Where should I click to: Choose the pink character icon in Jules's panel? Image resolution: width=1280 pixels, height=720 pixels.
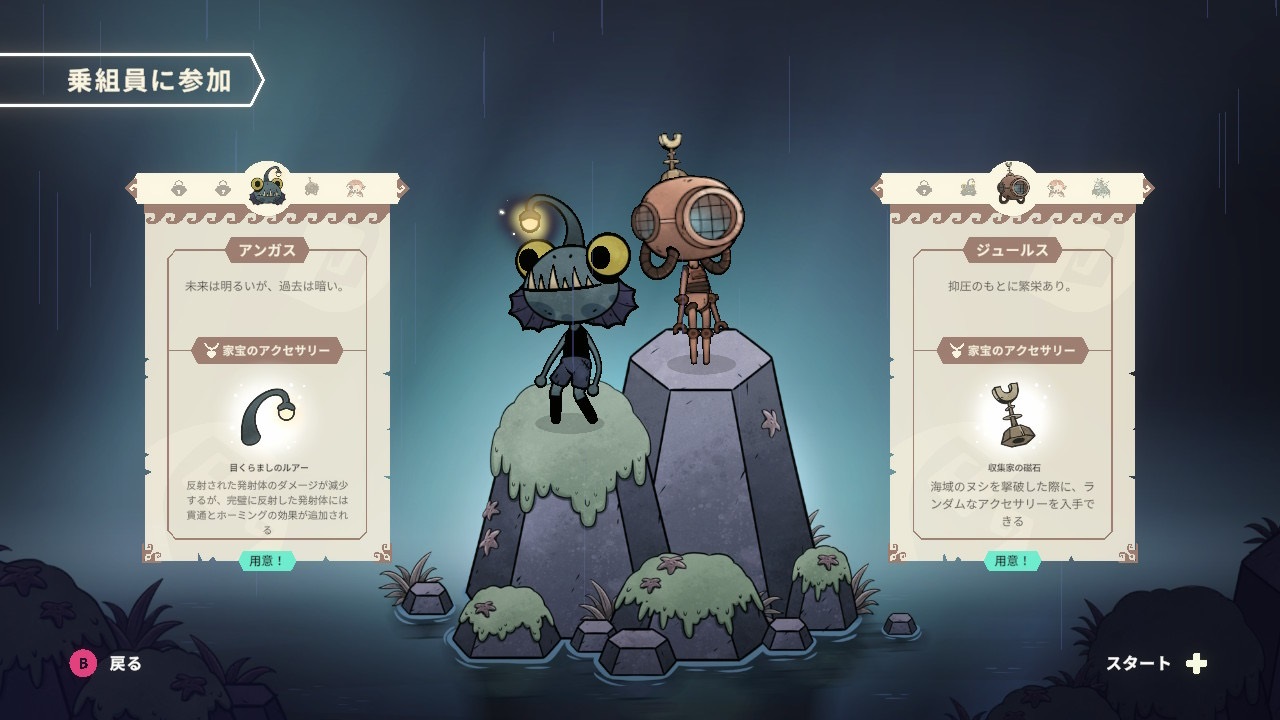pyautogui.click(x=1056, y=187)
